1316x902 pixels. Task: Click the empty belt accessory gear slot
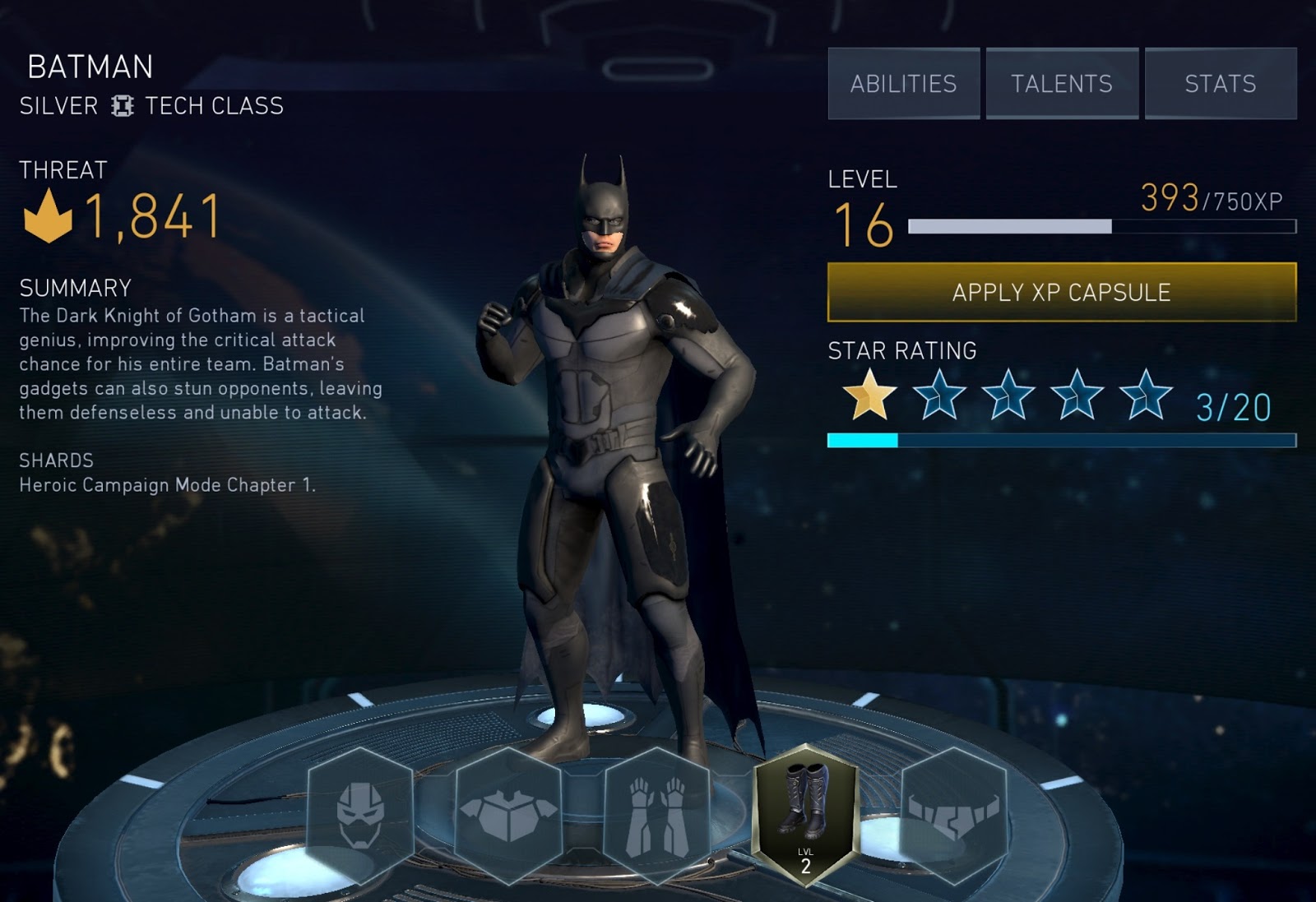click(954, 814)
